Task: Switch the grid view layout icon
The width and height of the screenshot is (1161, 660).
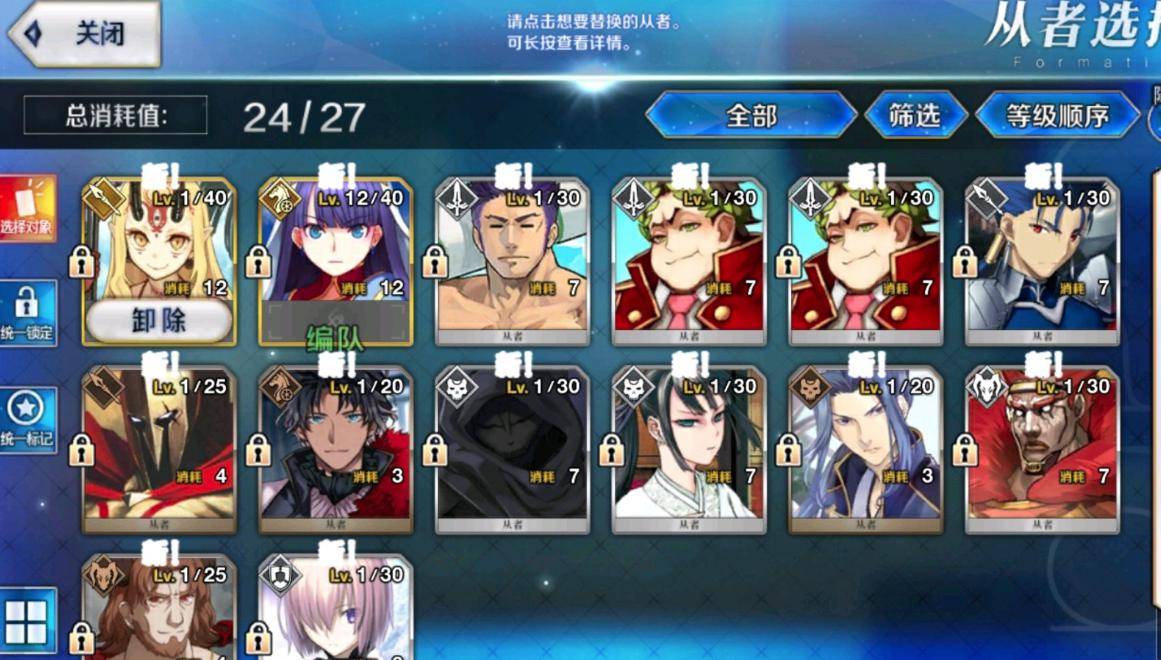Action: pos(28,620)
